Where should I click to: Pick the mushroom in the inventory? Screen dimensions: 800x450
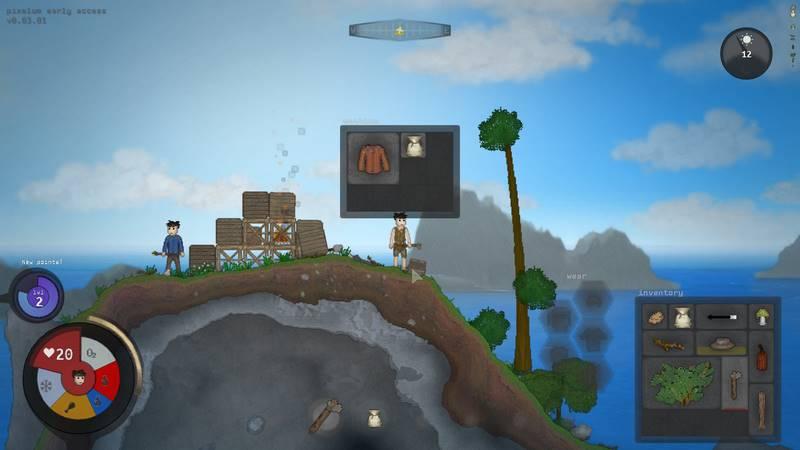click(x=762, y=317)
